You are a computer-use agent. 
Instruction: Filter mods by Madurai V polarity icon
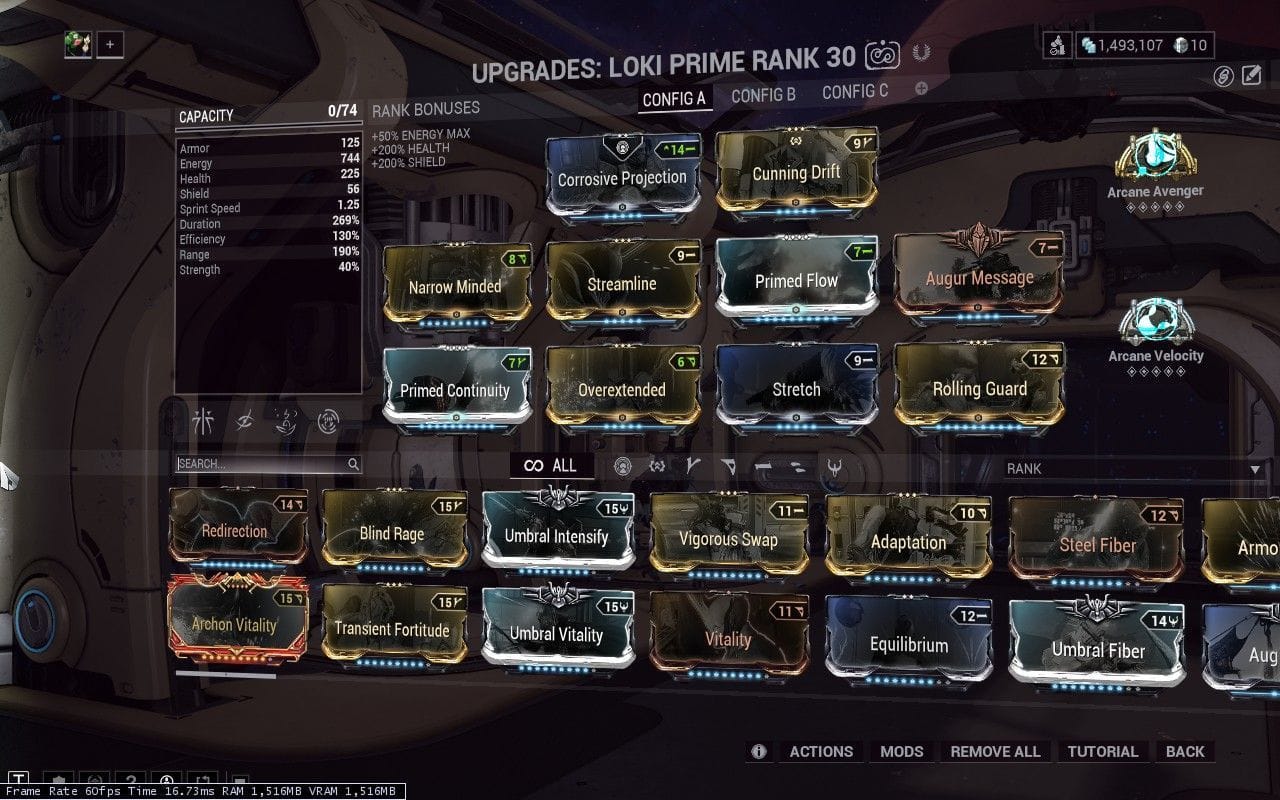coord(692,466)
